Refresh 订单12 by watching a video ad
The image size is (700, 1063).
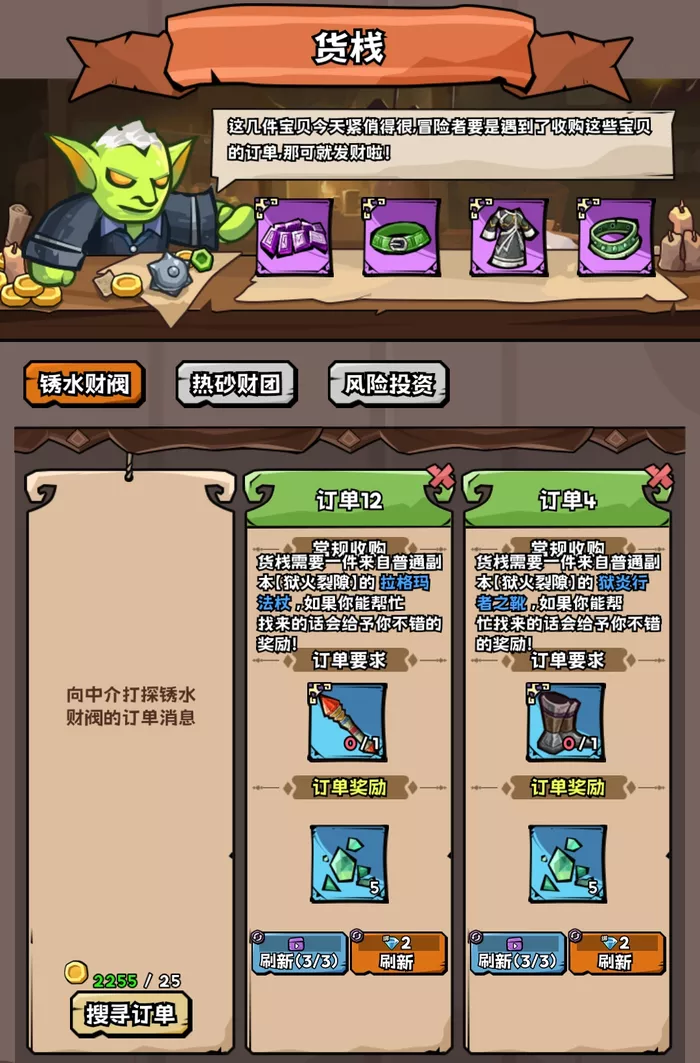298,953
